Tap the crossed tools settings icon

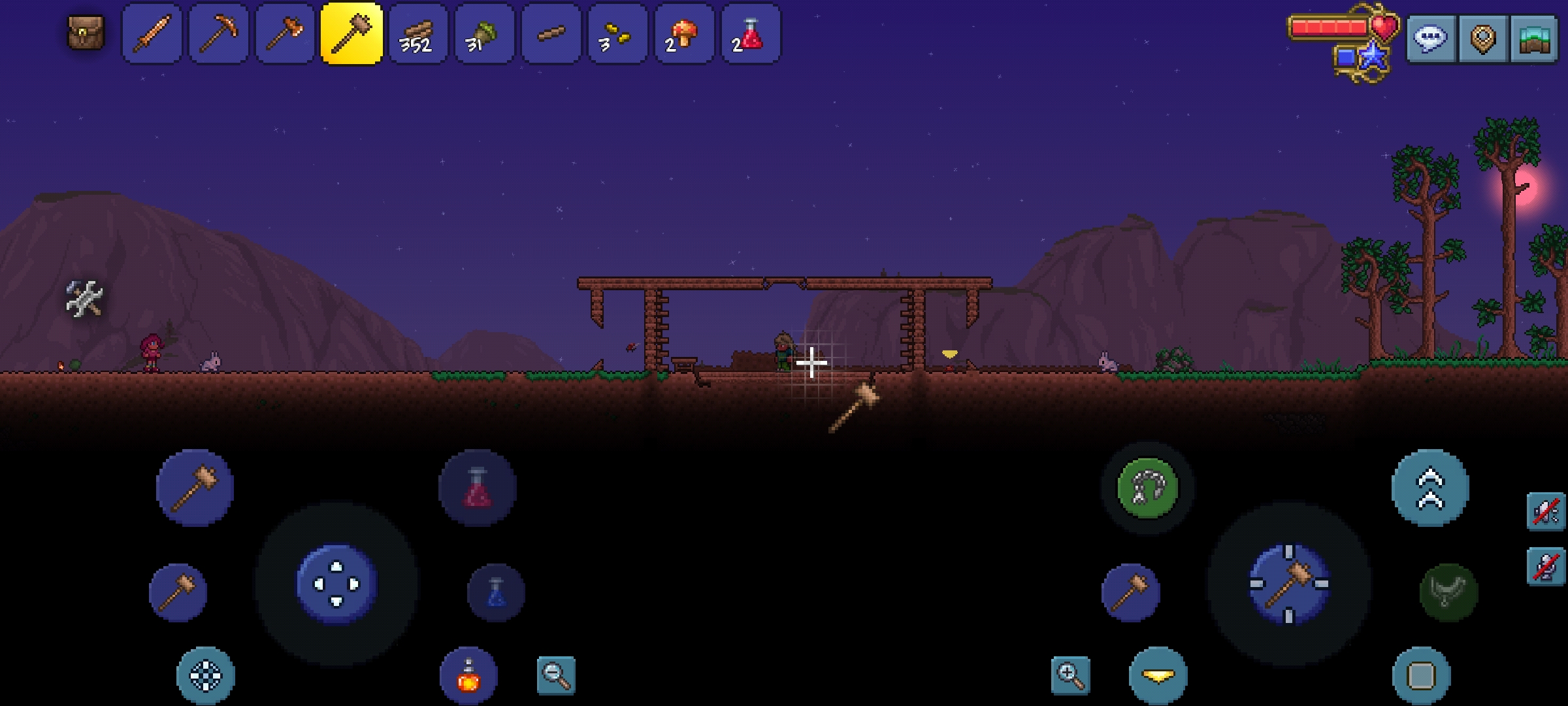(x=84, y=299)
